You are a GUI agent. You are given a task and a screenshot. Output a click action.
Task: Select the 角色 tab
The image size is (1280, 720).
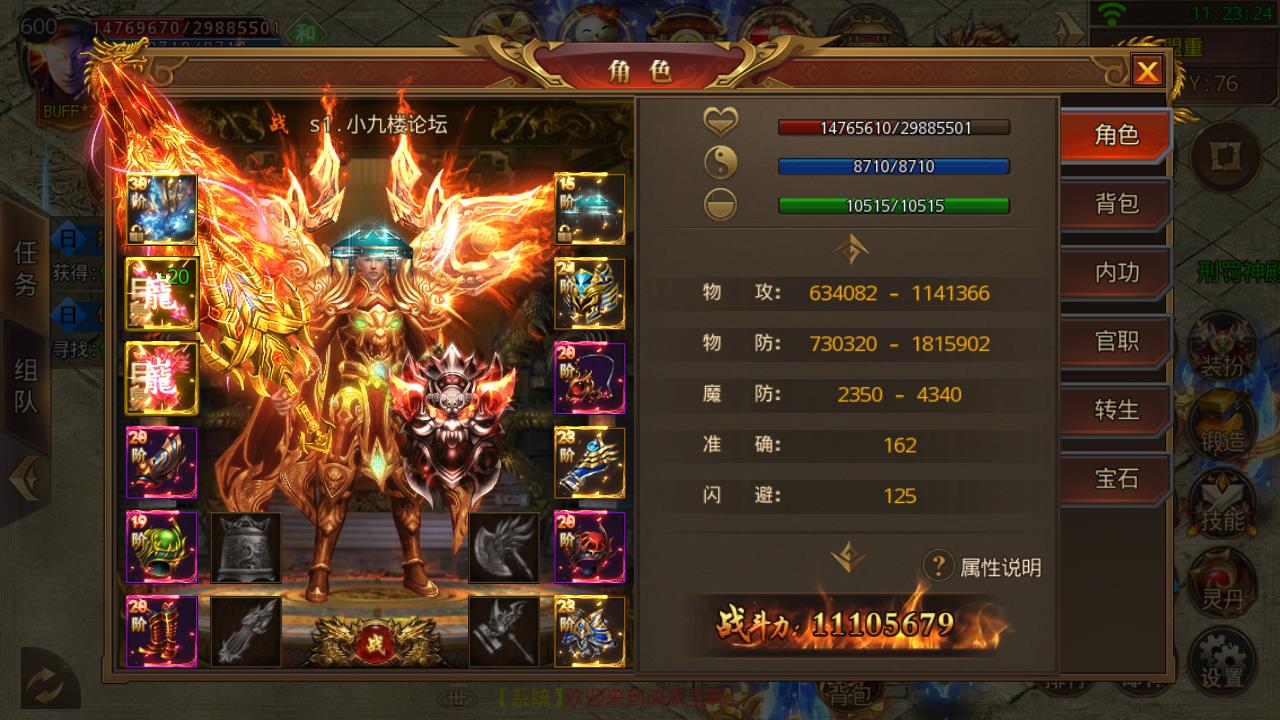coord(1115,135)
